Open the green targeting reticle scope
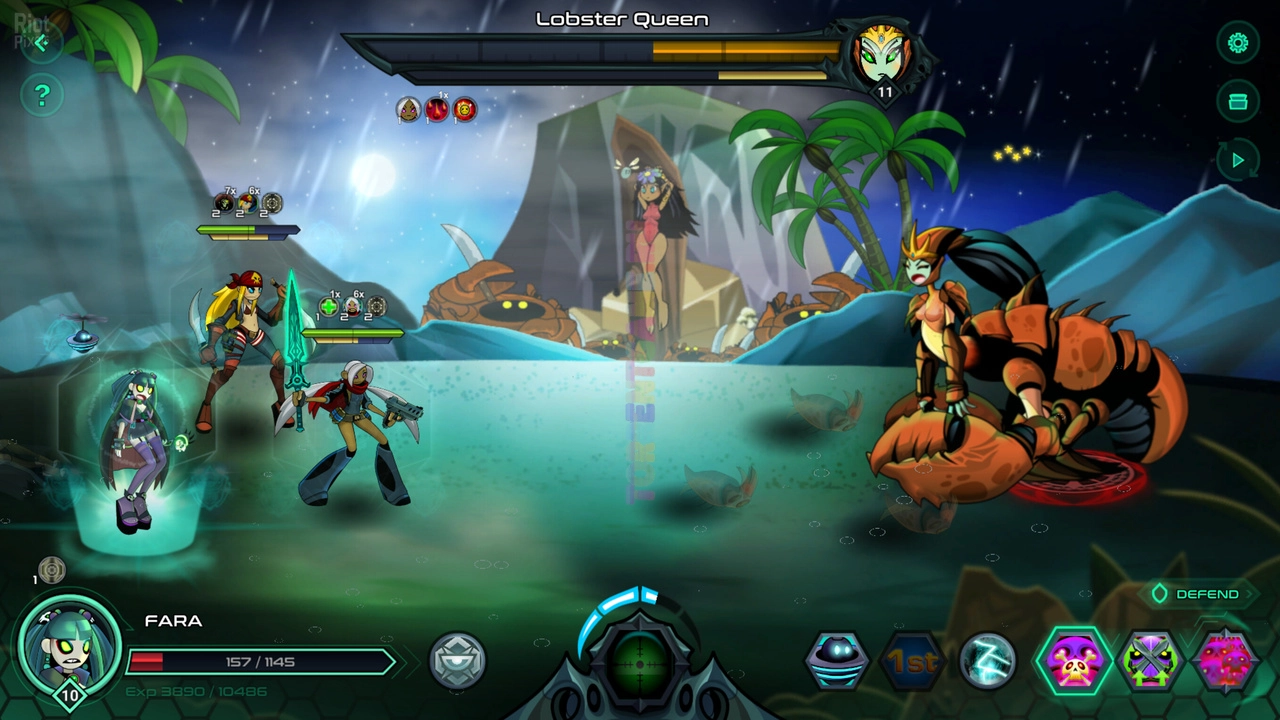This screenshot has width=1280, height=720. coord(641,662)
